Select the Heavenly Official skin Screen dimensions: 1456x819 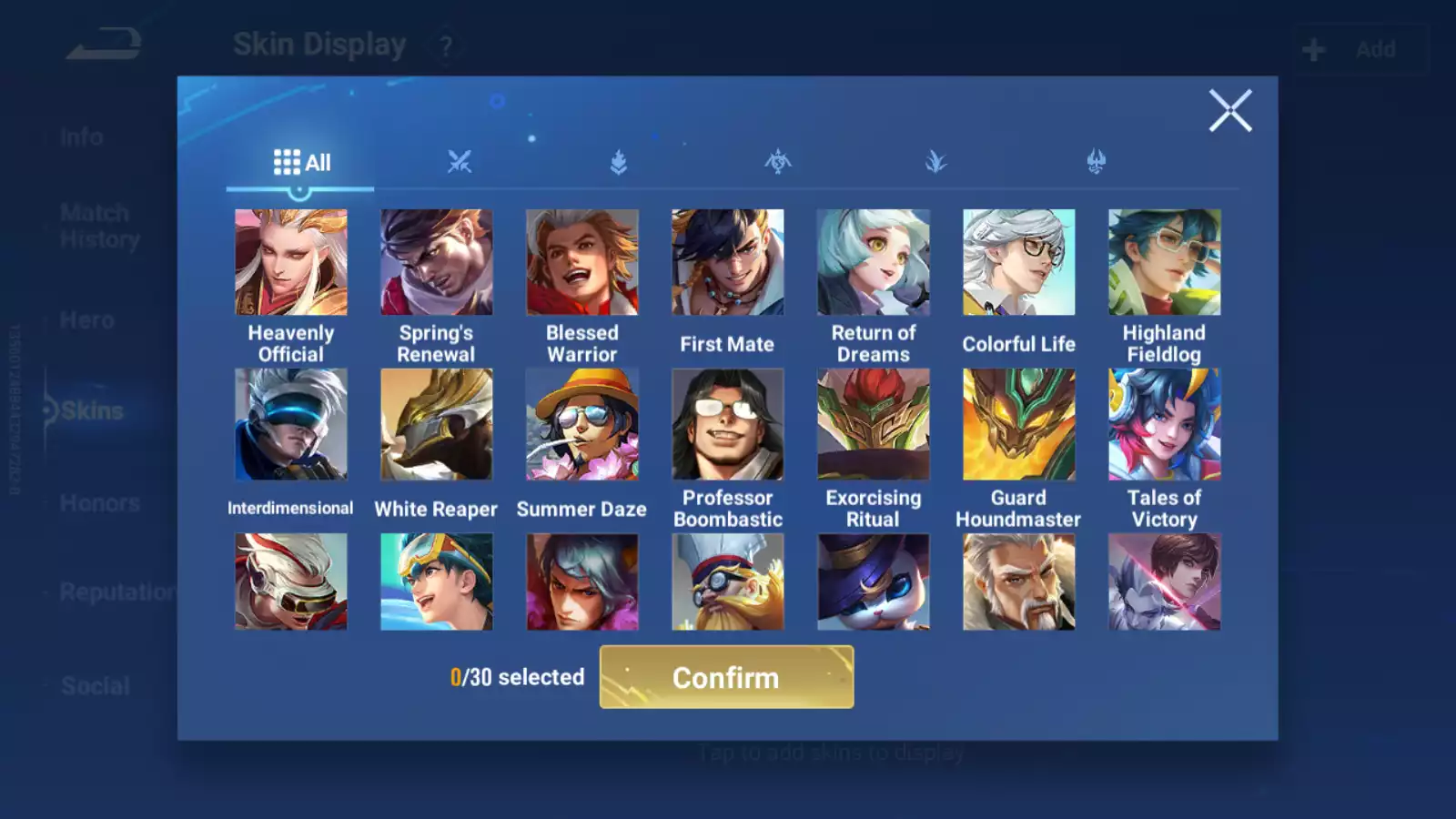[291, 263]
